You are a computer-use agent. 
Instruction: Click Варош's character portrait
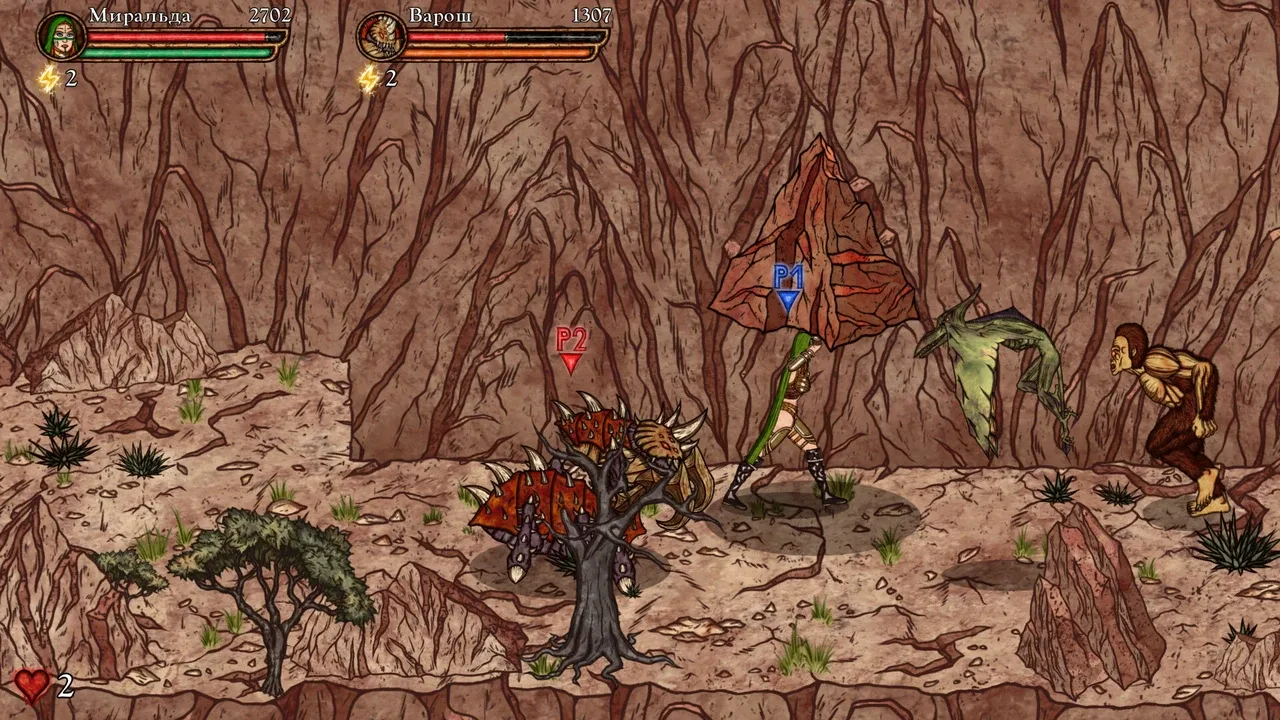point(380,36)
